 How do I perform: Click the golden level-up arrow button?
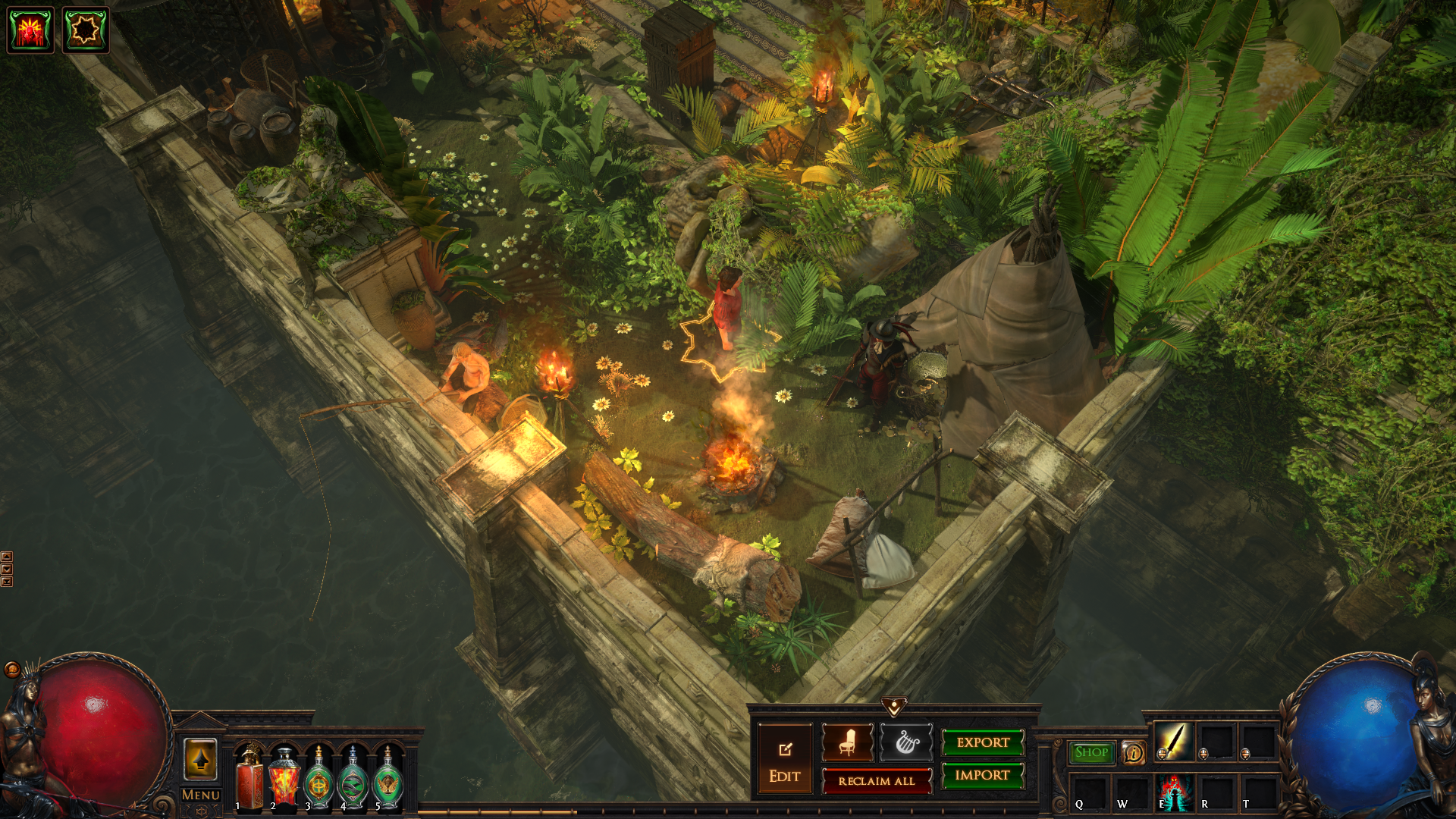[200, 759]
